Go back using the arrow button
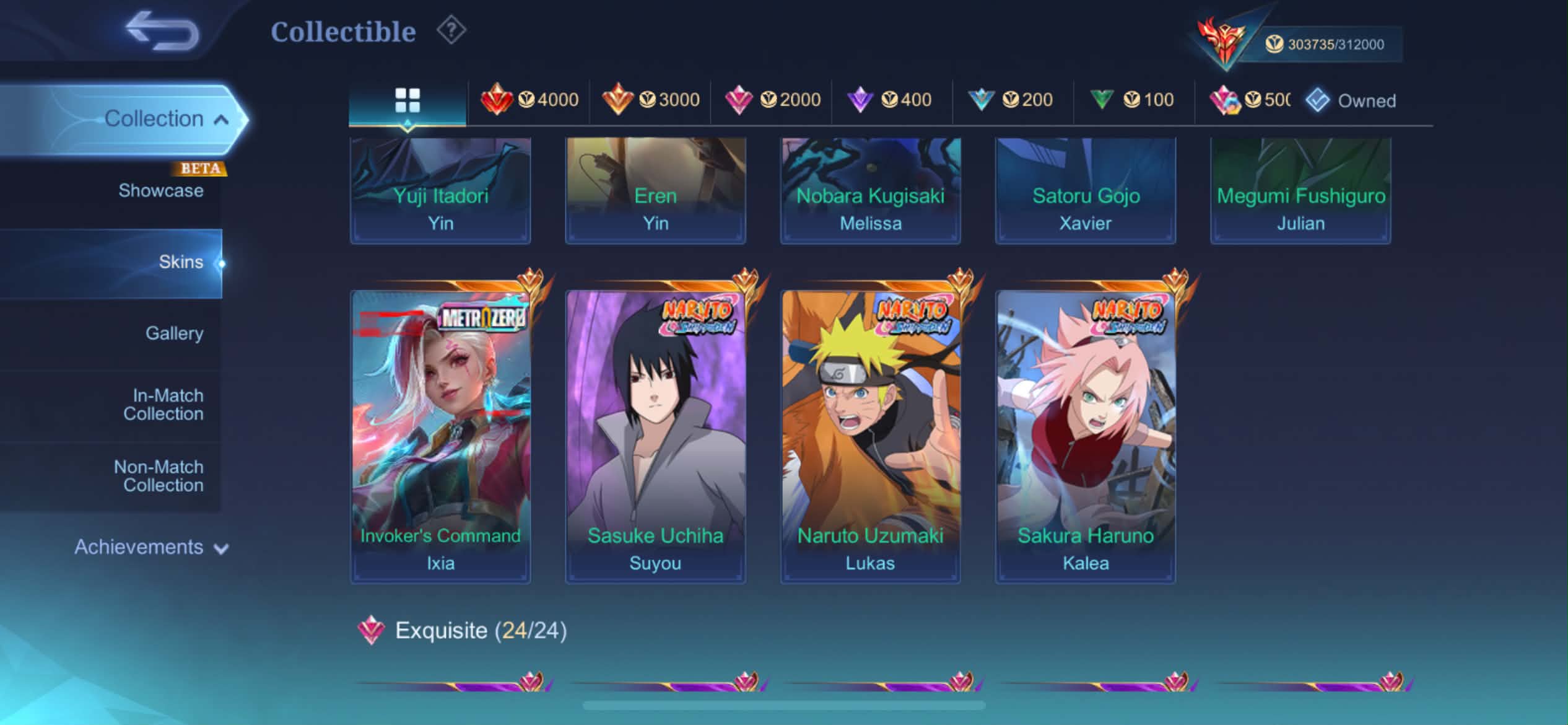Image resolution: width=1568 pixels, height=725 pixels. click(162, 31)
